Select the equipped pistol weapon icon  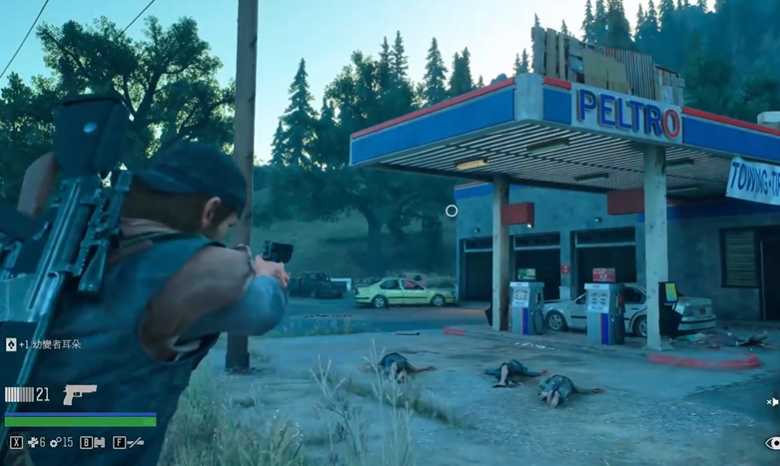[x=79, y=394]
